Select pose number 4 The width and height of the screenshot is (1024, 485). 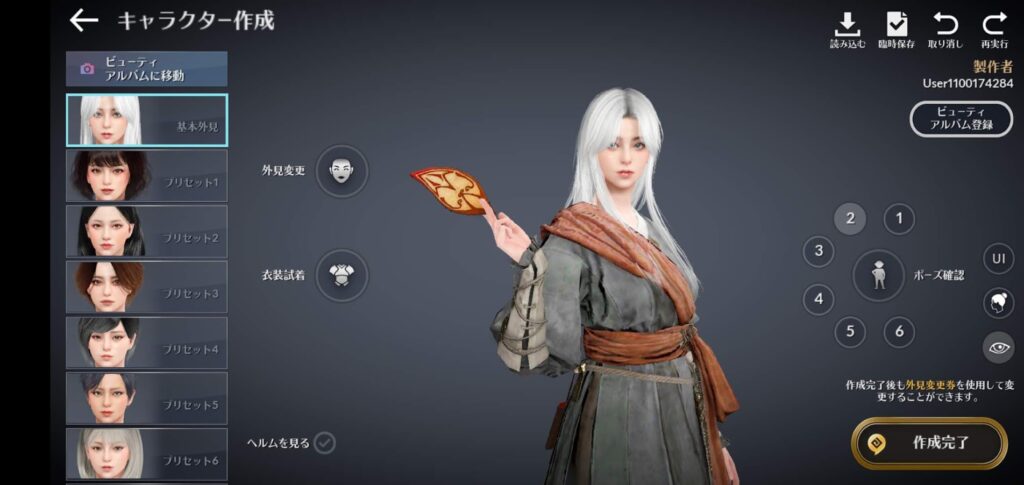(x=819, y=298)
